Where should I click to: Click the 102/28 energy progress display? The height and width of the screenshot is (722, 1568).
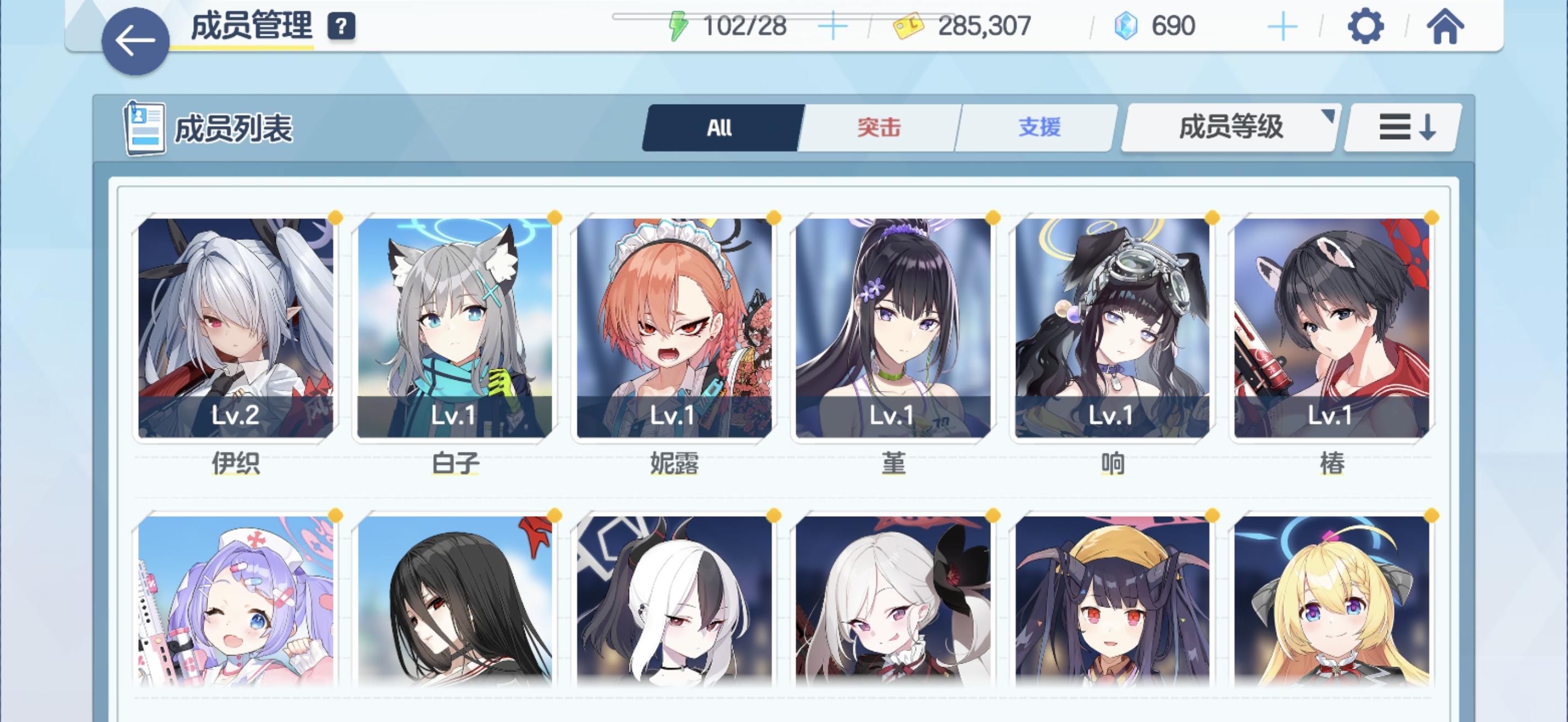743,25
